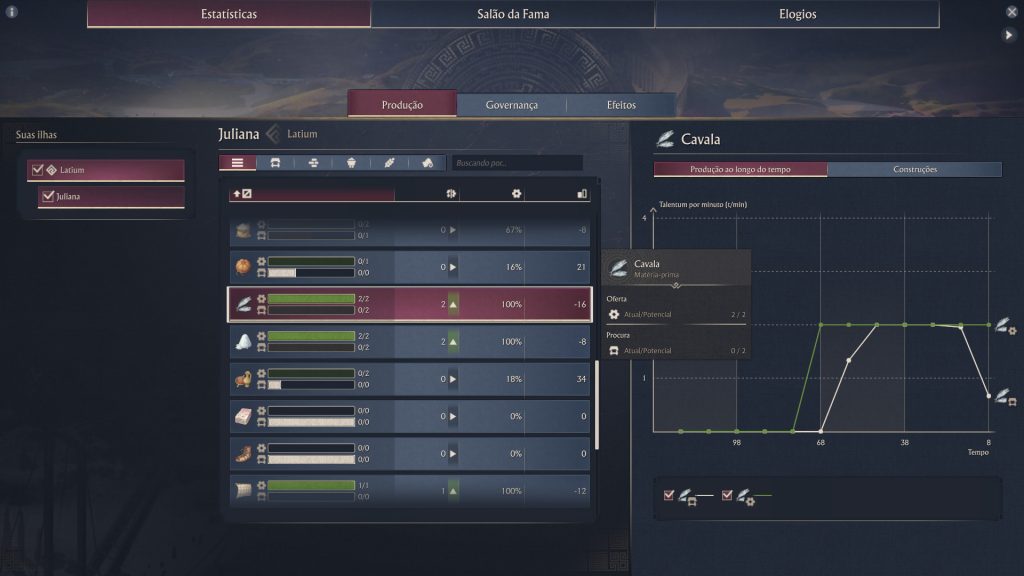
Task: Choose the white salt pile goods row
Action: pos(410,342)
